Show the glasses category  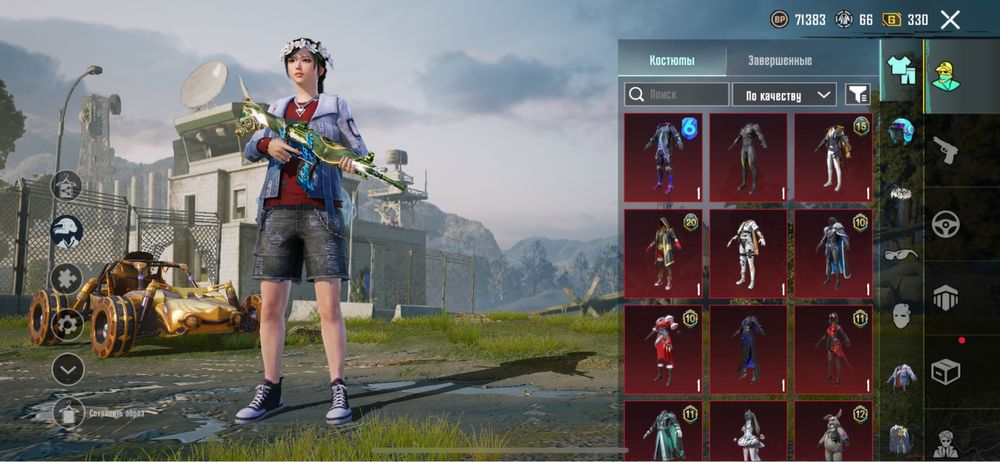[902, 255]
